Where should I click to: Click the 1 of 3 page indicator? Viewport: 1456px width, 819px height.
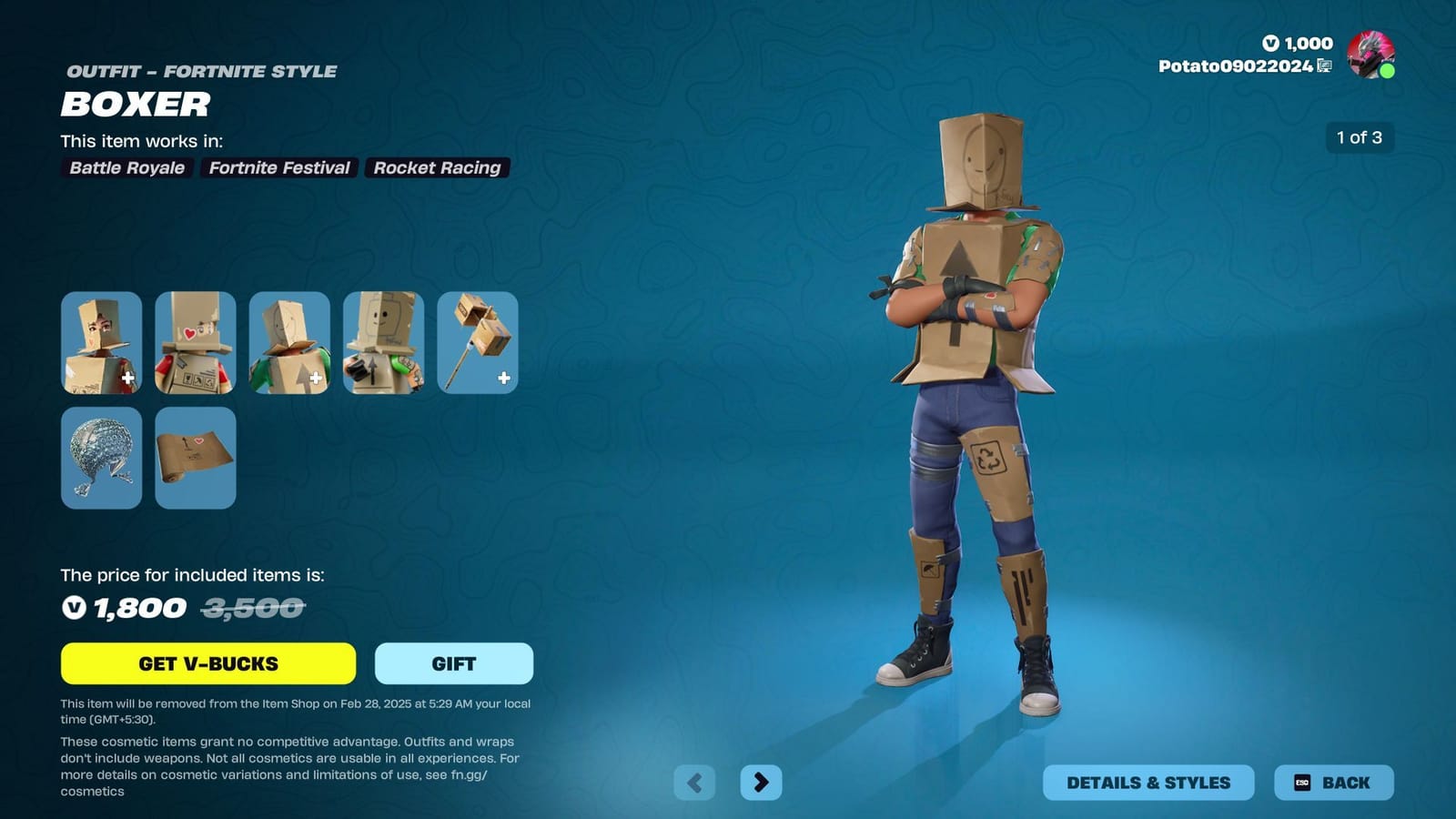(x=1360, y=138)
